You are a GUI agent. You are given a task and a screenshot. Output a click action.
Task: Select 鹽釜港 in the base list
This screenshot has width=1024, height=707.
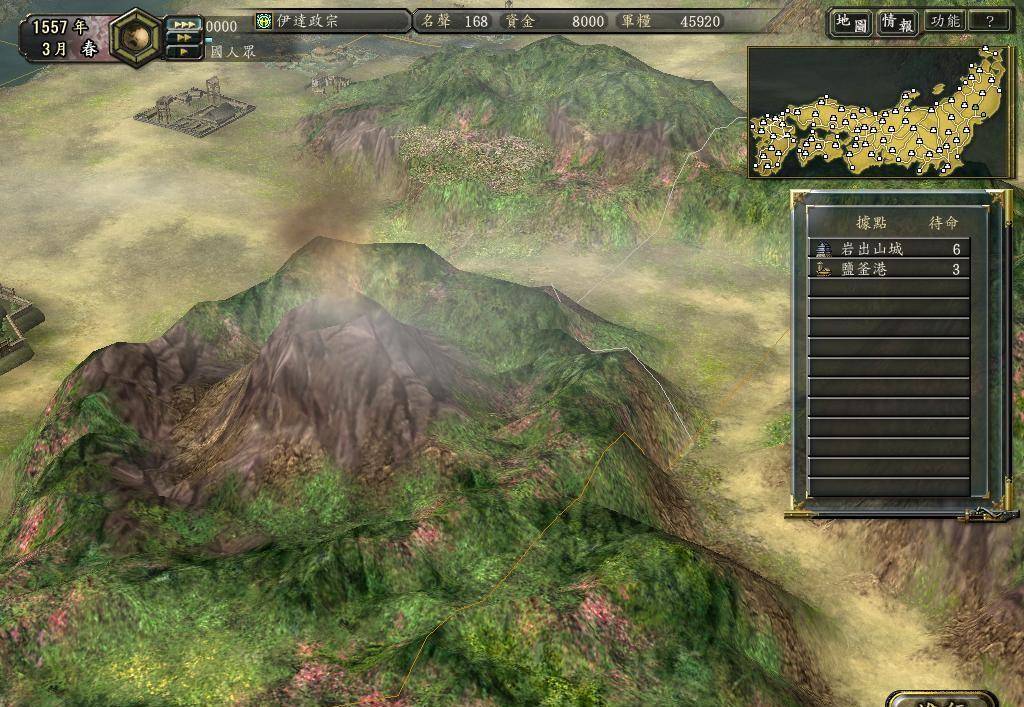[888, 270]
